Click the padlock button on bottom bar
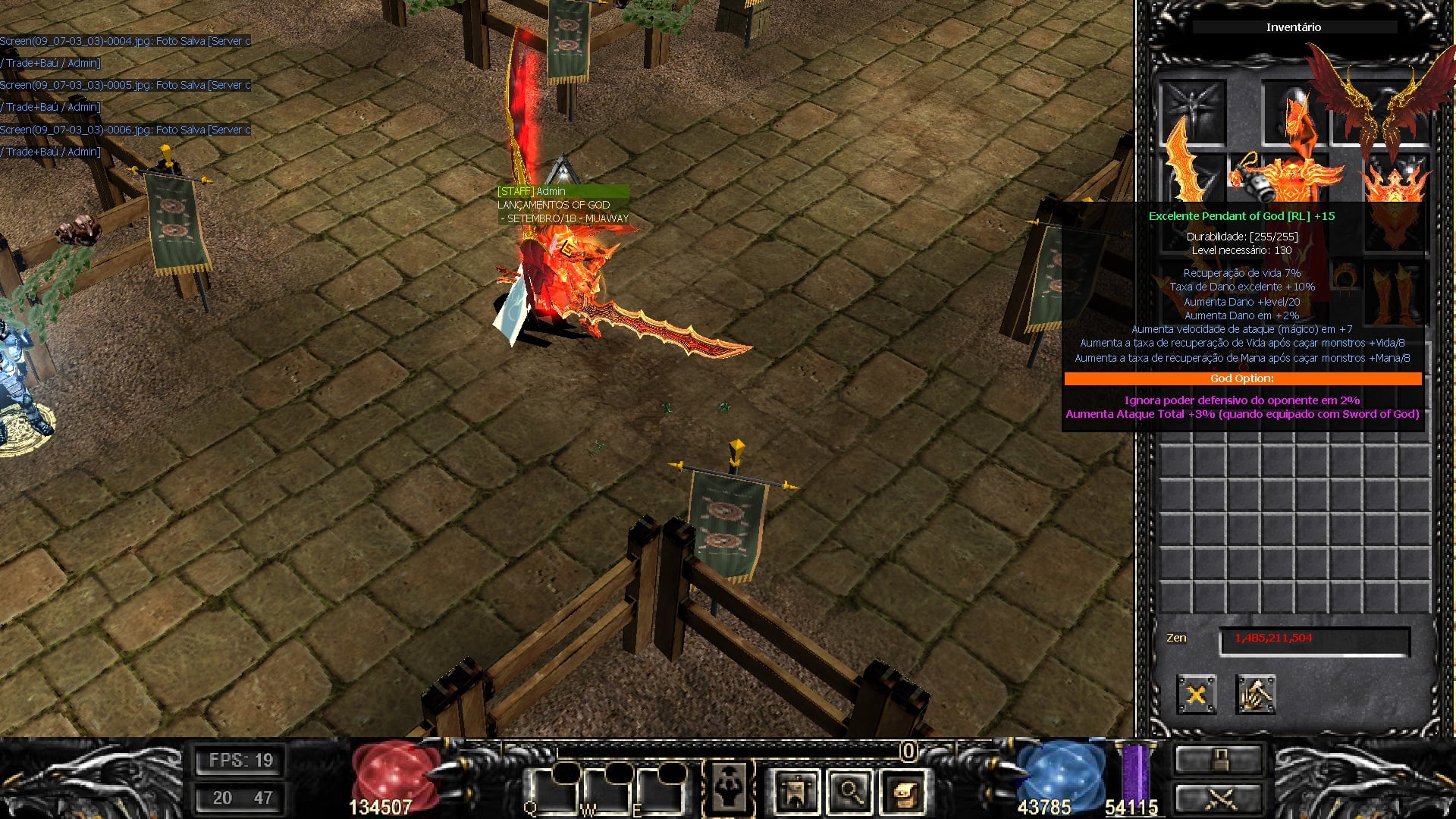Screen dimensions: 1456x819 [1219, 759]
